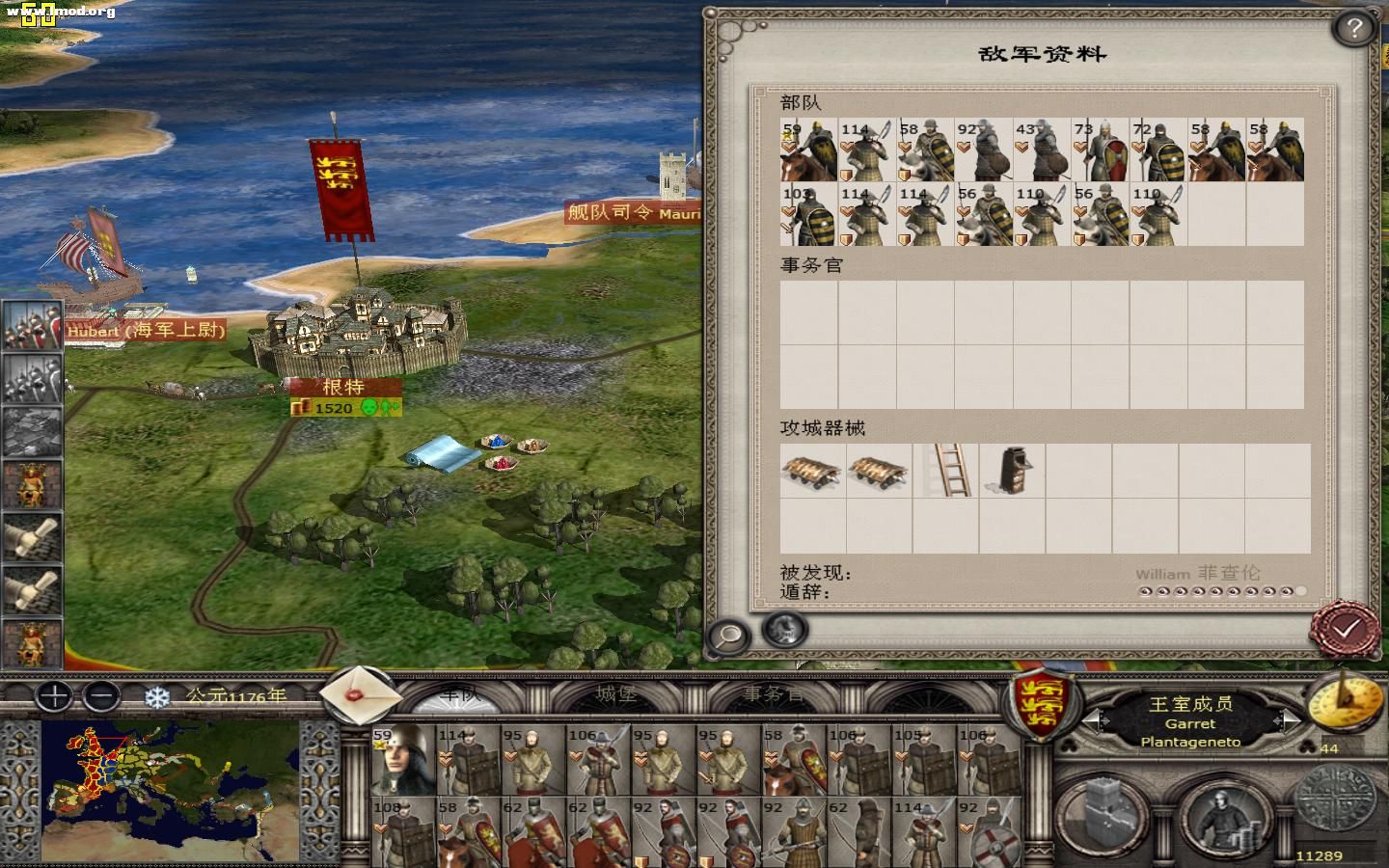
Task: Select the 108-man unit card in army panel
Action: [x=400, y=831]
